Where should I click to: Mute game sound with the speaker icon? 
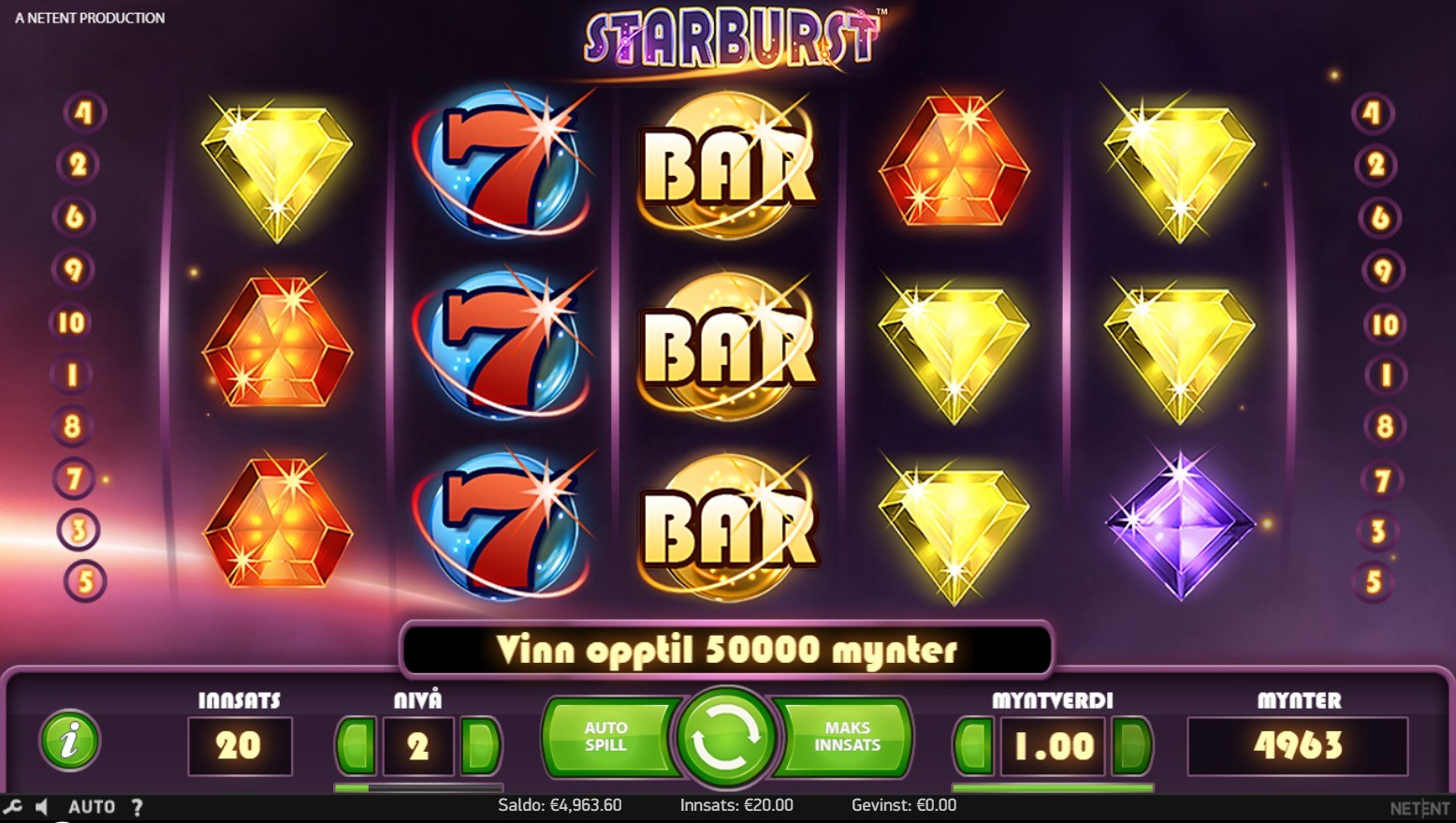(x=42, y=806)
